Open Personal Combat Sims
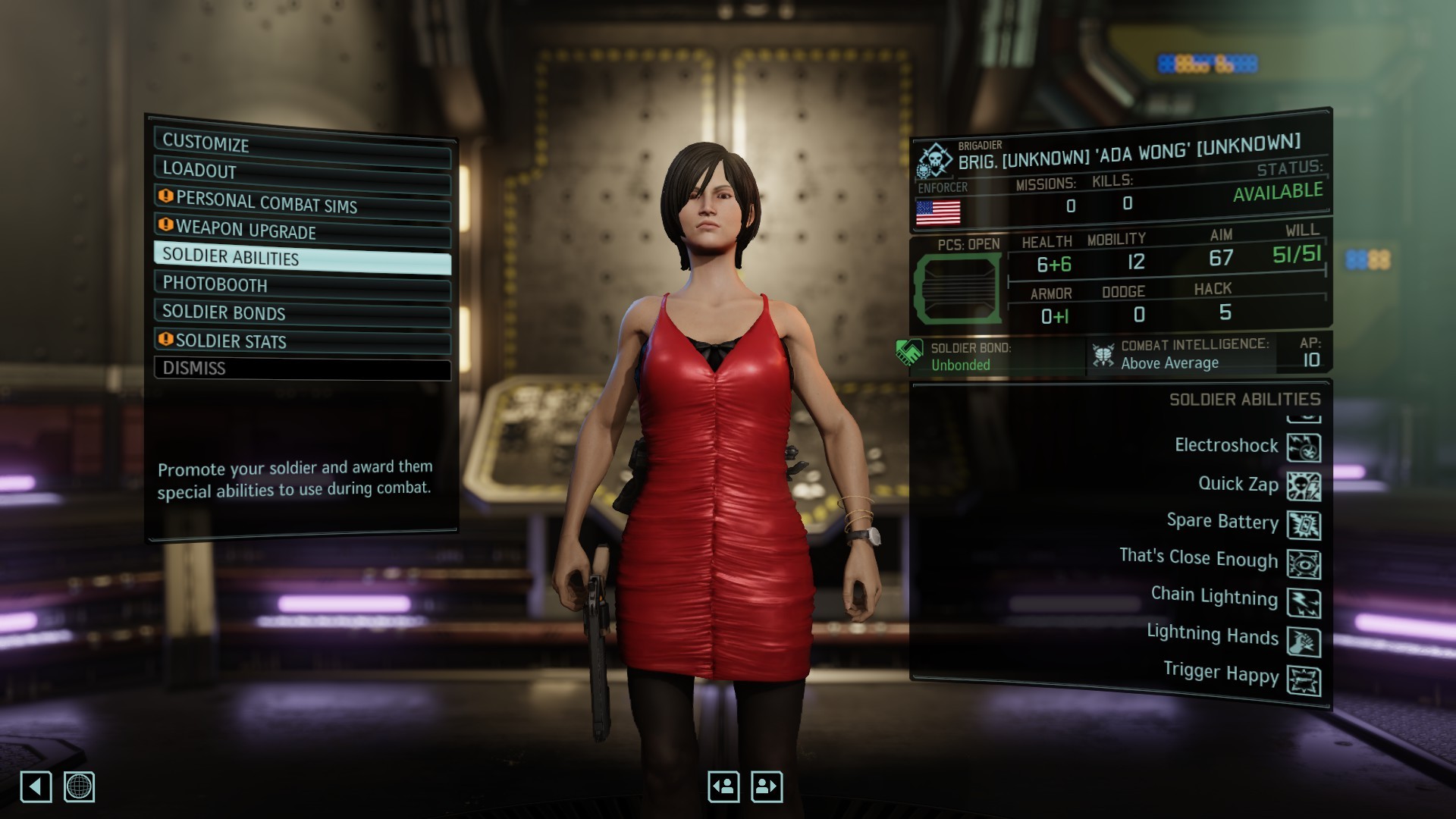 302,202
